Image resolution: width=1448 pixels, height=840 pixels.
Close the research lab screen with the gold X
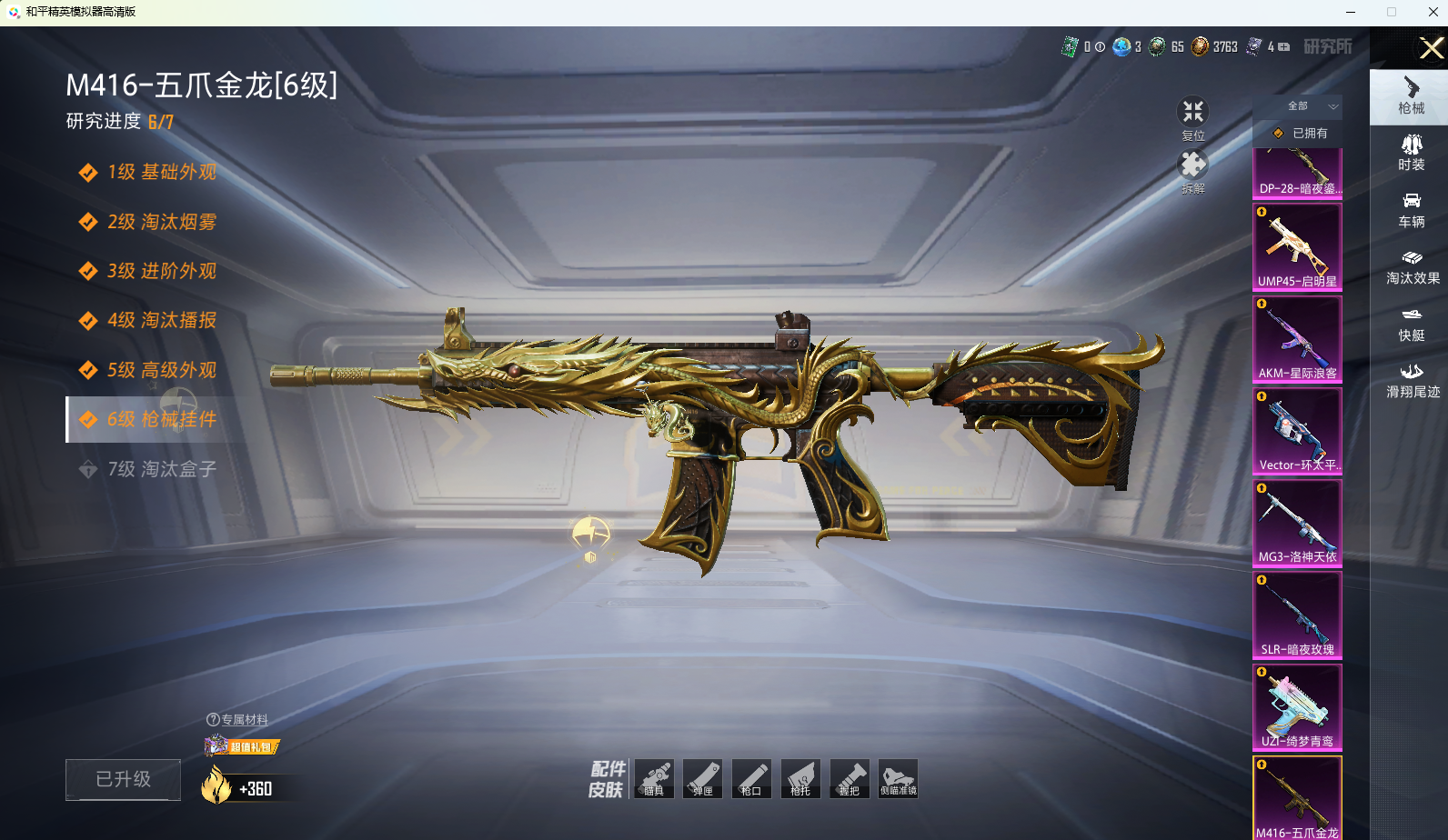click(x=1431, y=48)
